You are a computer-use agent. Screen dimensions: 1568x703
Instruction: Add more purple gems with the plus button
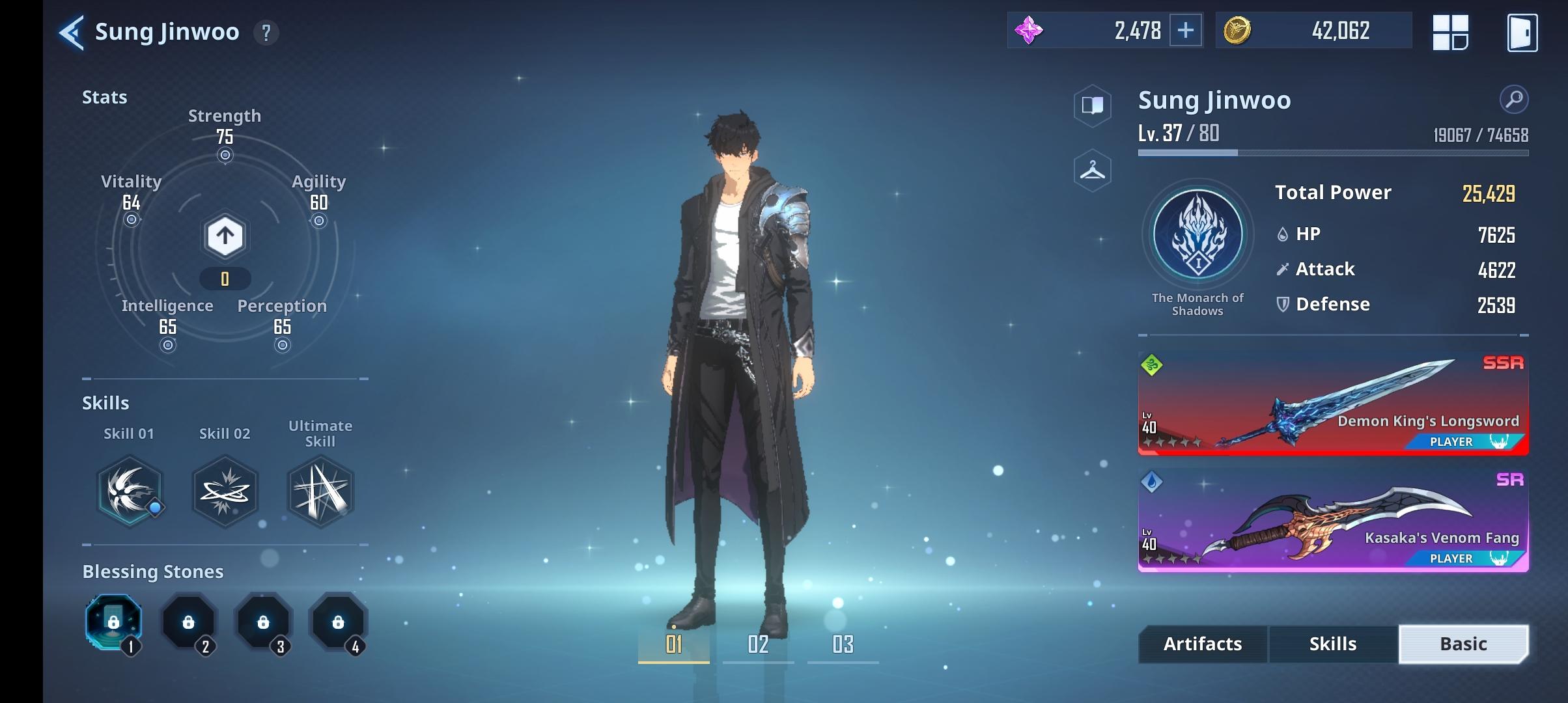tap(1185, 31)
